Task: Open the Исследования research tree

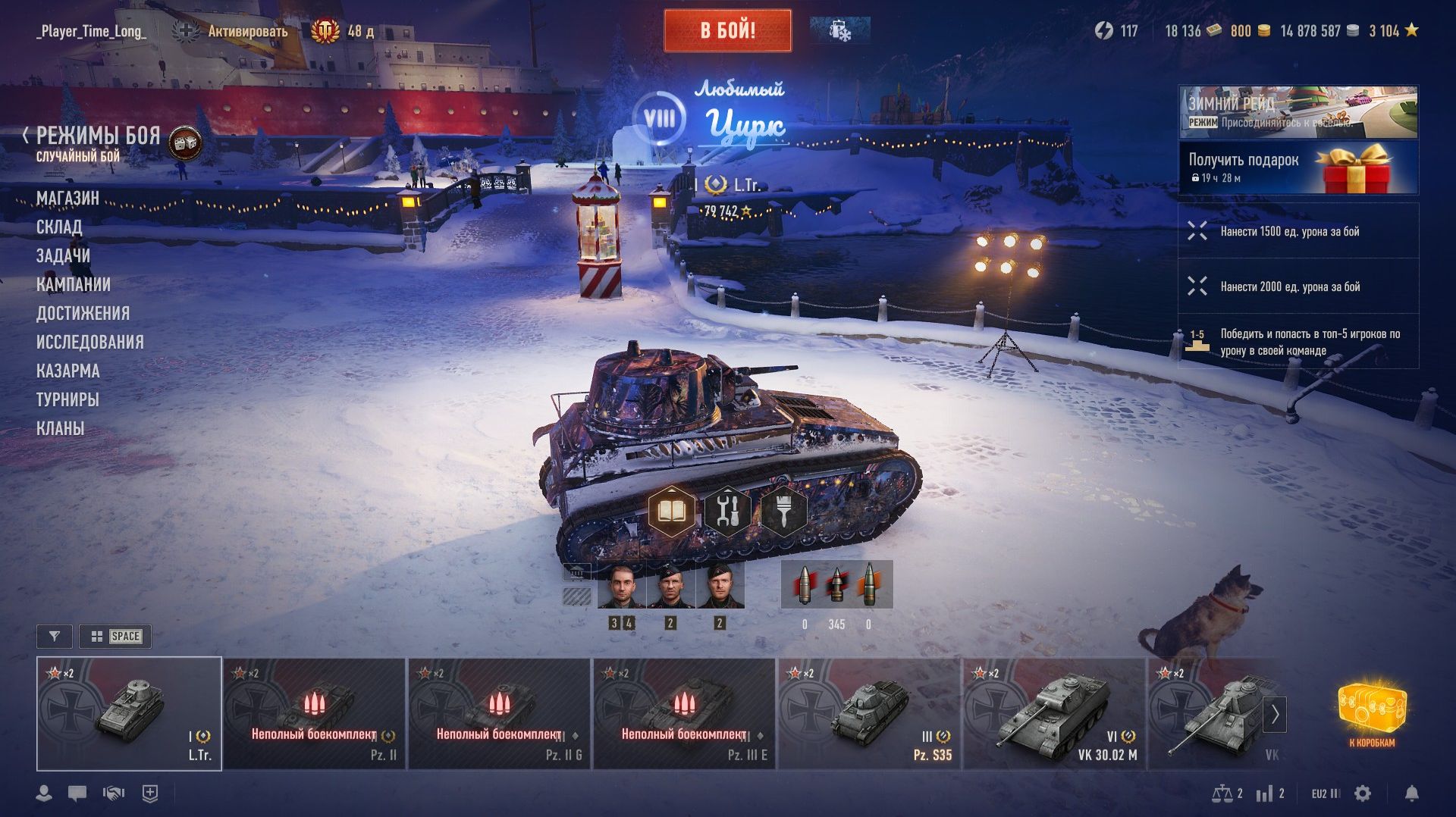Action: (x=89, y=342)
